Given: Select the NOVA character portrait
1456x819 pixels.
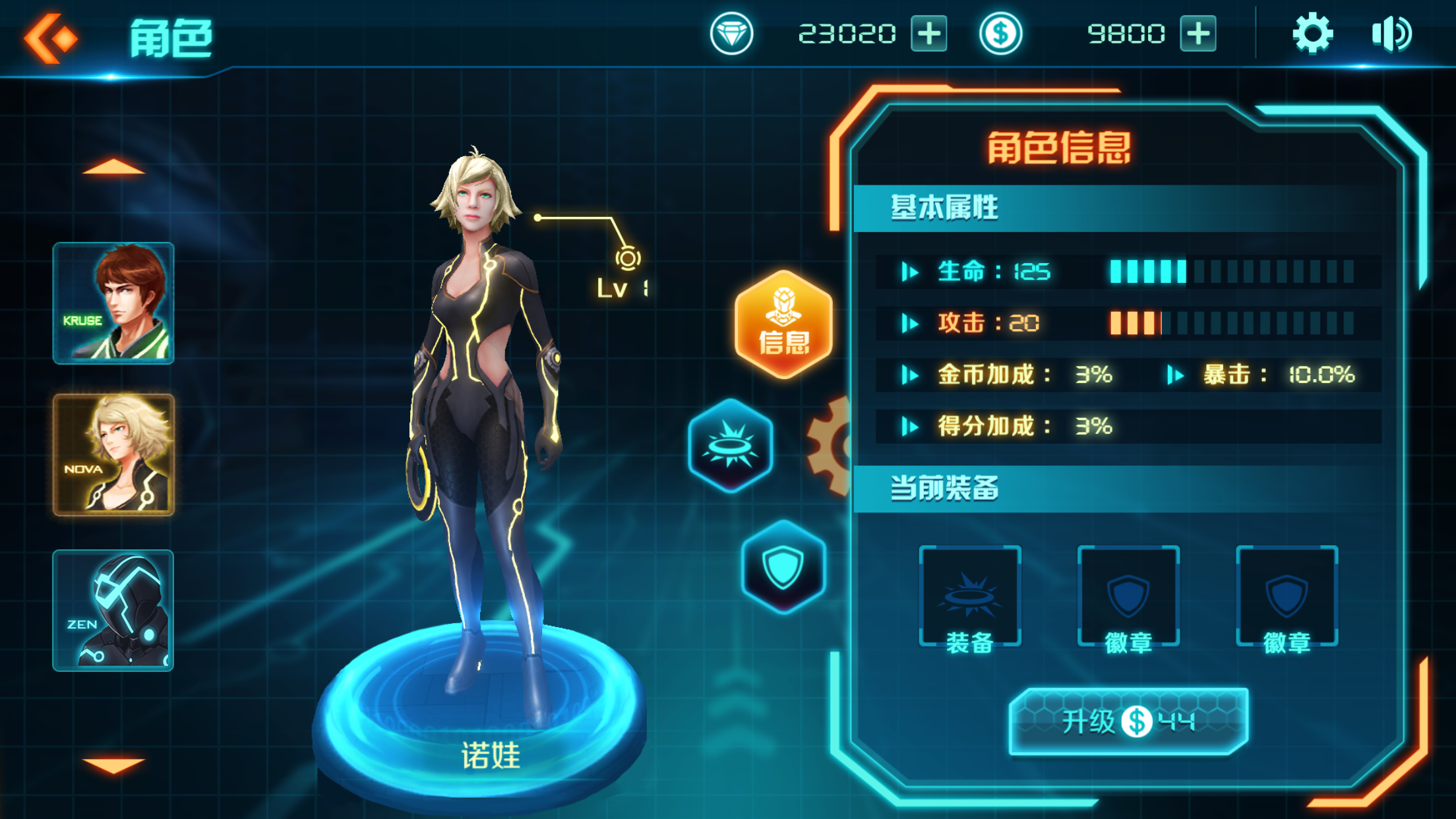Looking at the screenshot, I should (x=113, y=455).
